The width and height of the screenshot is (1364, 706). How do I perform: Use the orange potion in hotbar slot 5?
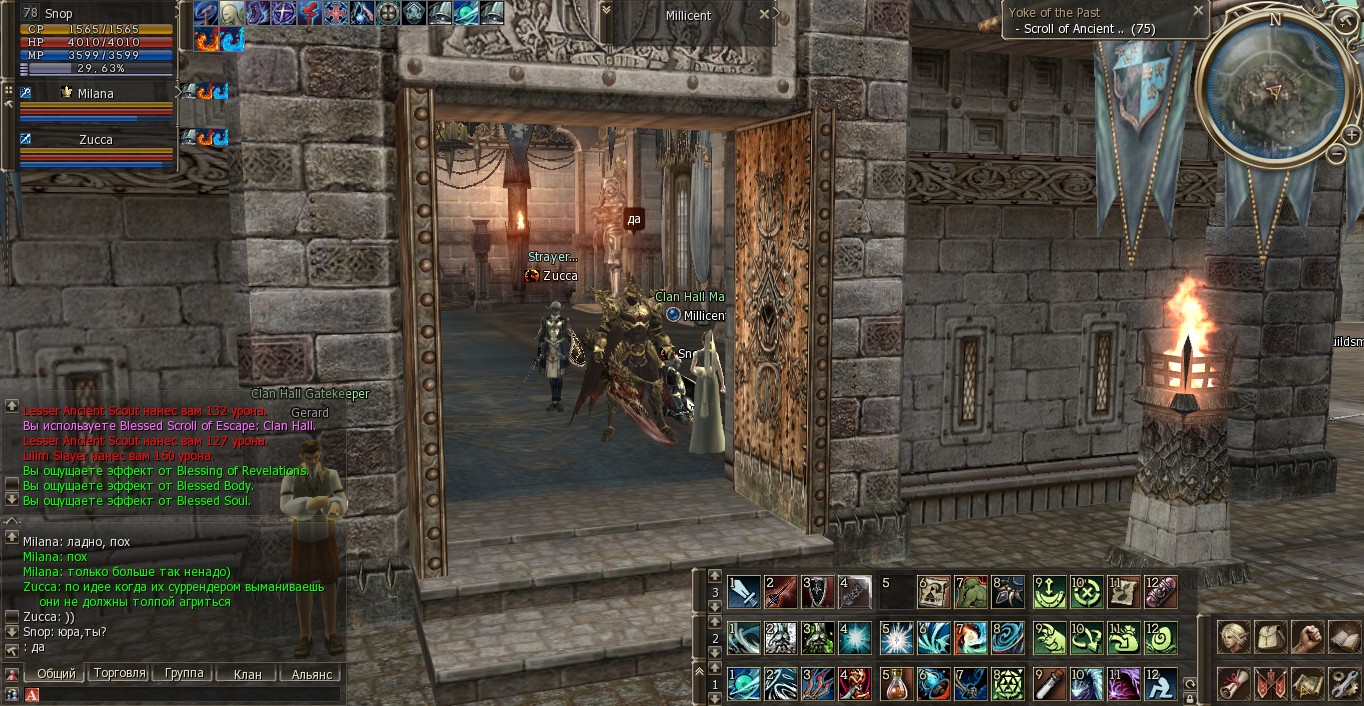coord(895,684)
